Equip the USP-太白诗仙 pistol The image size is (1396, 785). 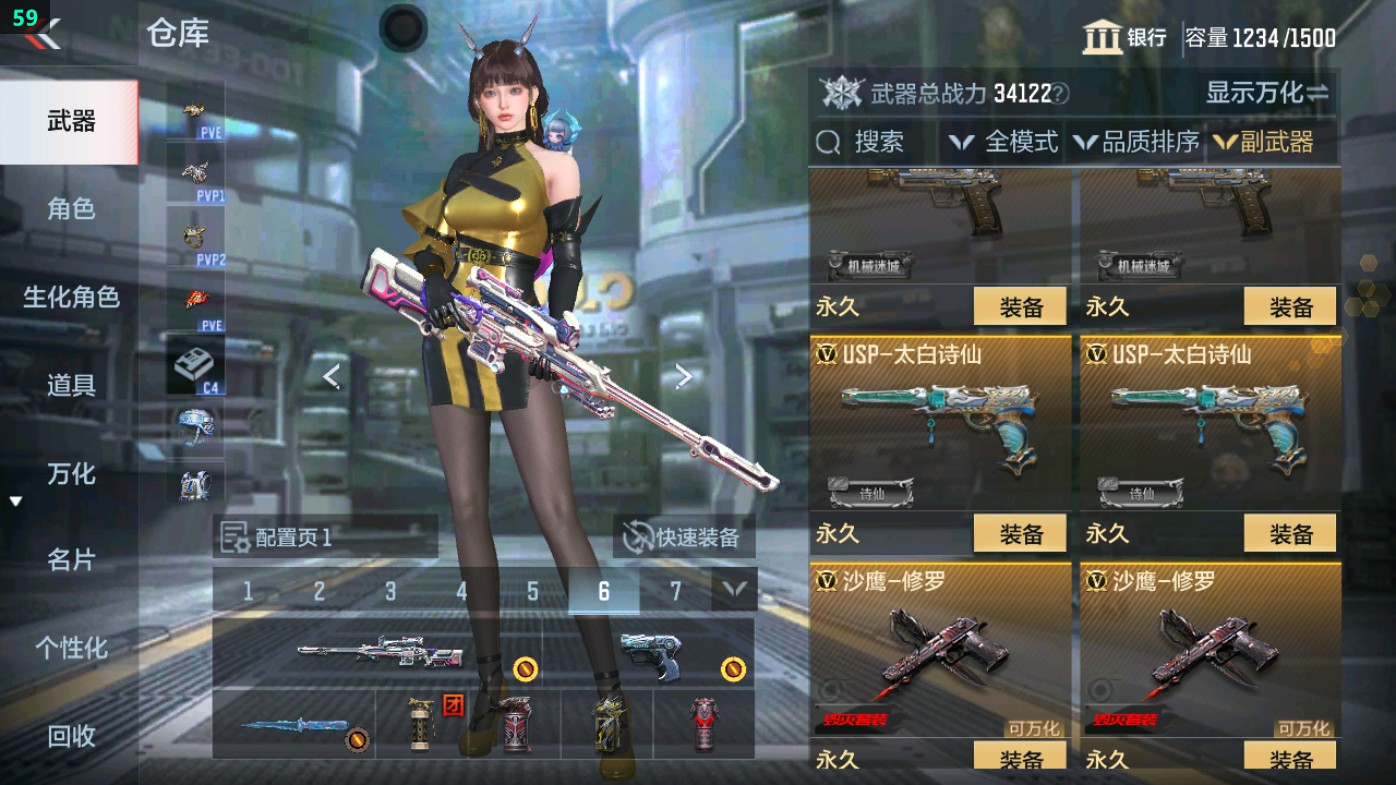point(1019,533)
